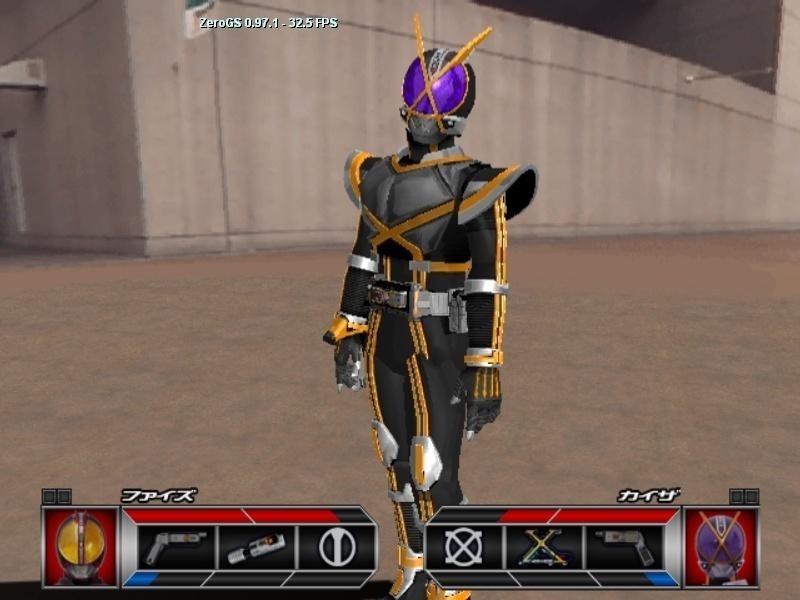This screenshot has width=800, height=600.
Task: Activate Kaixa's crossed-circle emblem slot
Action: (x=463, y=547)
